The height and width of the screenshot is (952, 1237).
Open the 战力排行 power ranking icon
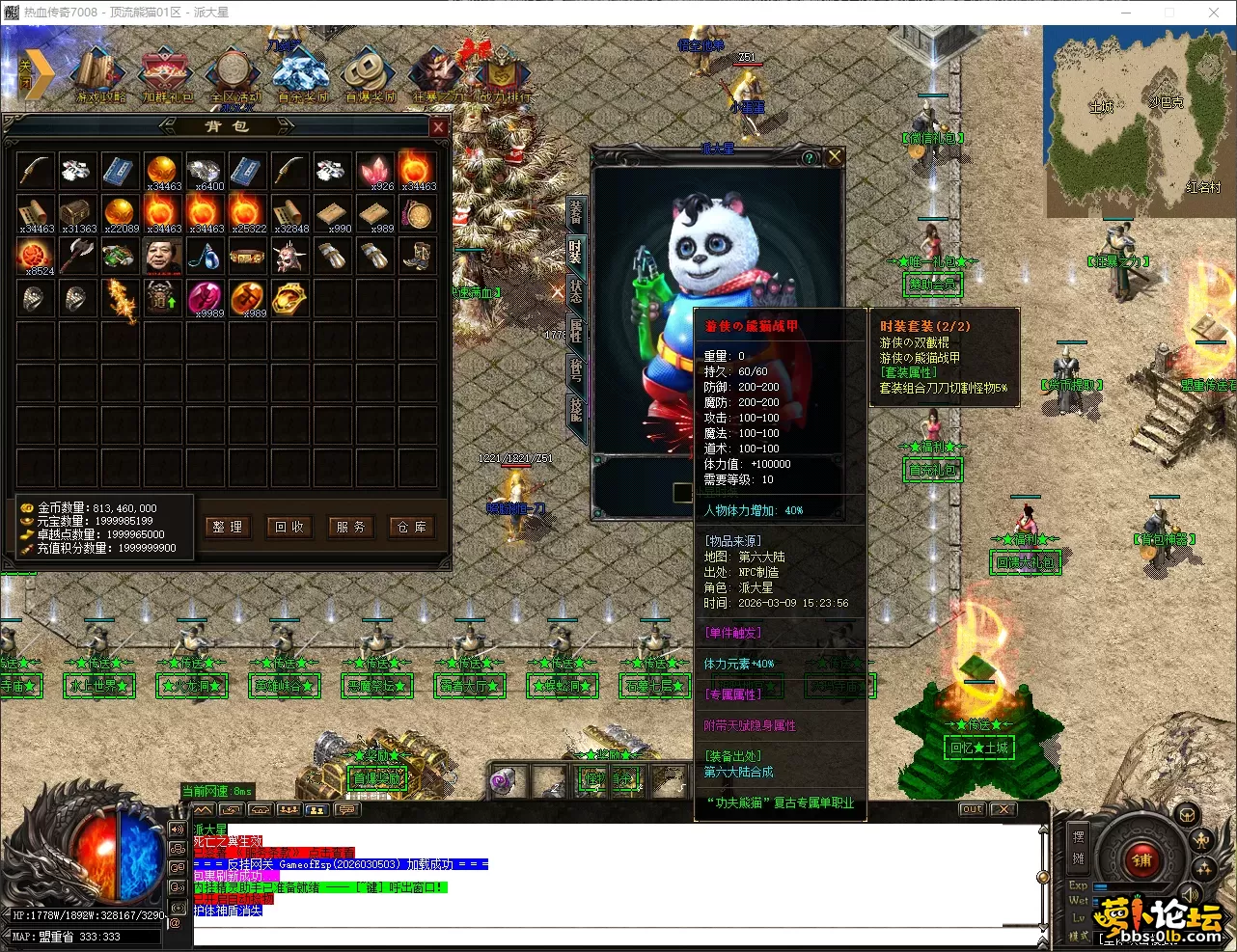505,75
